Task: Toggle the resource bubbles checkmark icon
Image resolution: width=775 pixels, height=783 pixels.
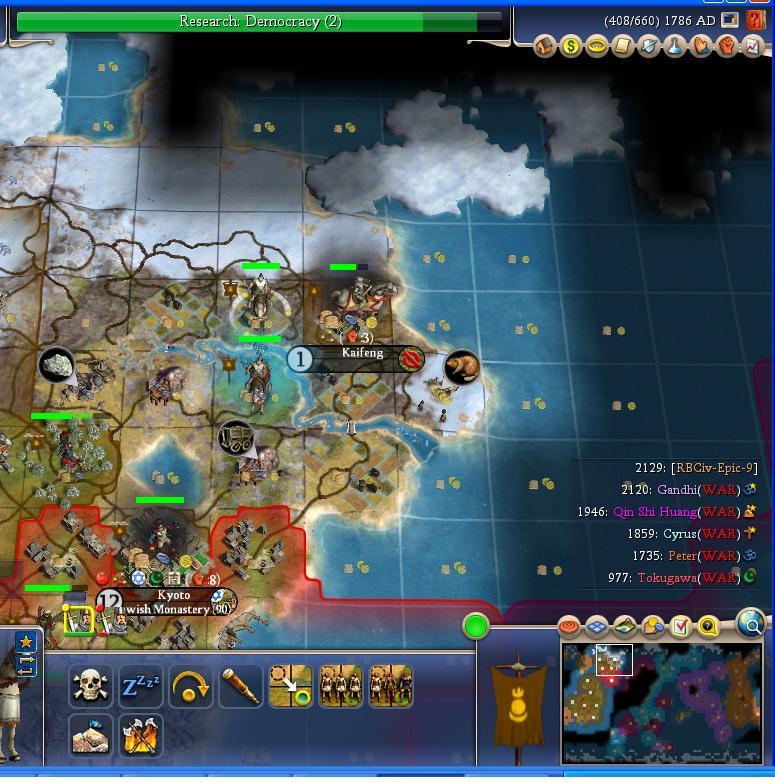Action: tap(681, 627)
